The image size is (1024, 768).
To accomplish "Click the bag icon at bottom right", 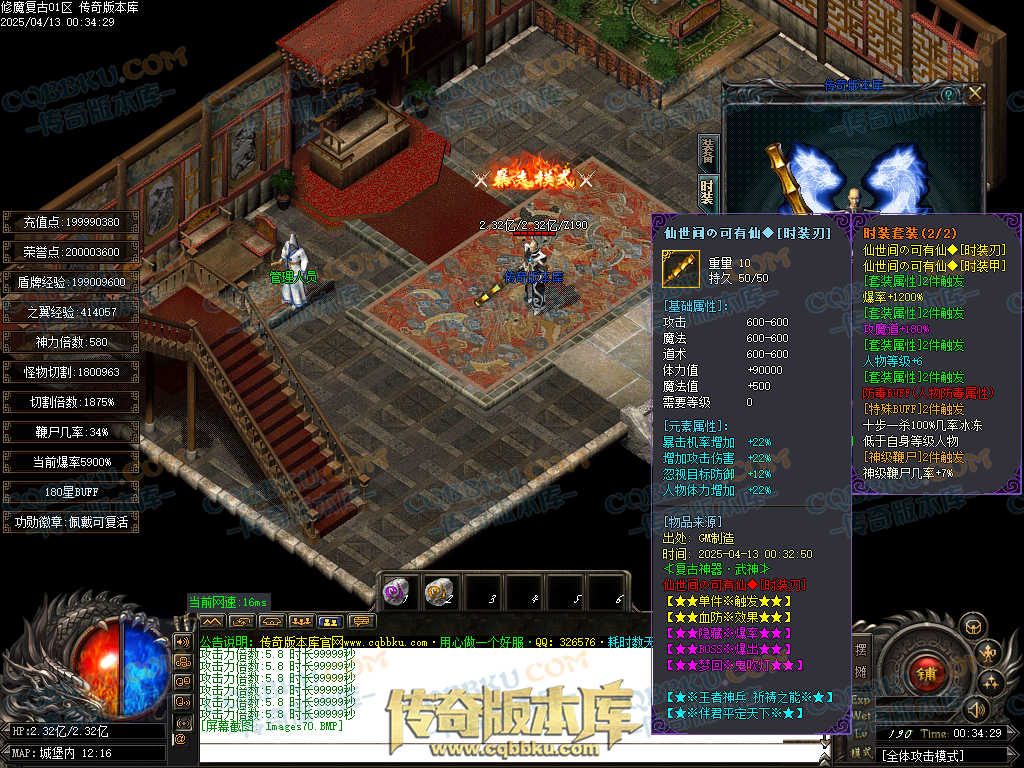I will (972, 627).
